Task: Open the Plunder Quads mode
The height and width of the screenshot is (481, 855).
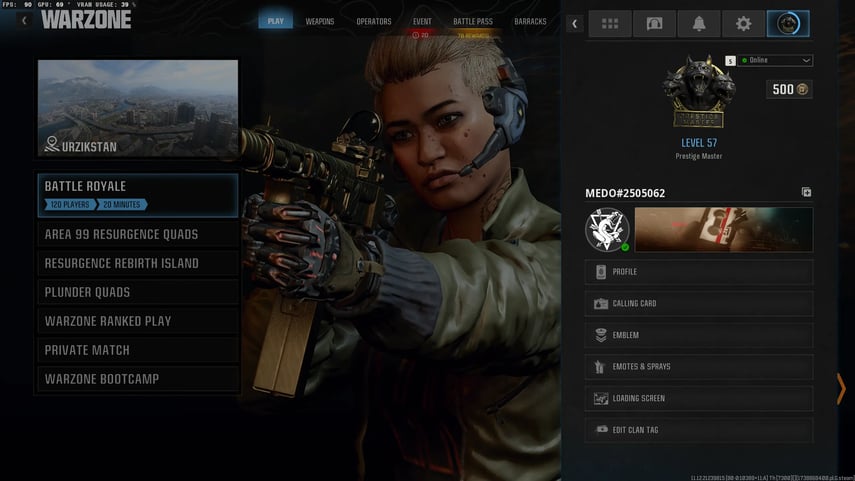Action: 138,293
